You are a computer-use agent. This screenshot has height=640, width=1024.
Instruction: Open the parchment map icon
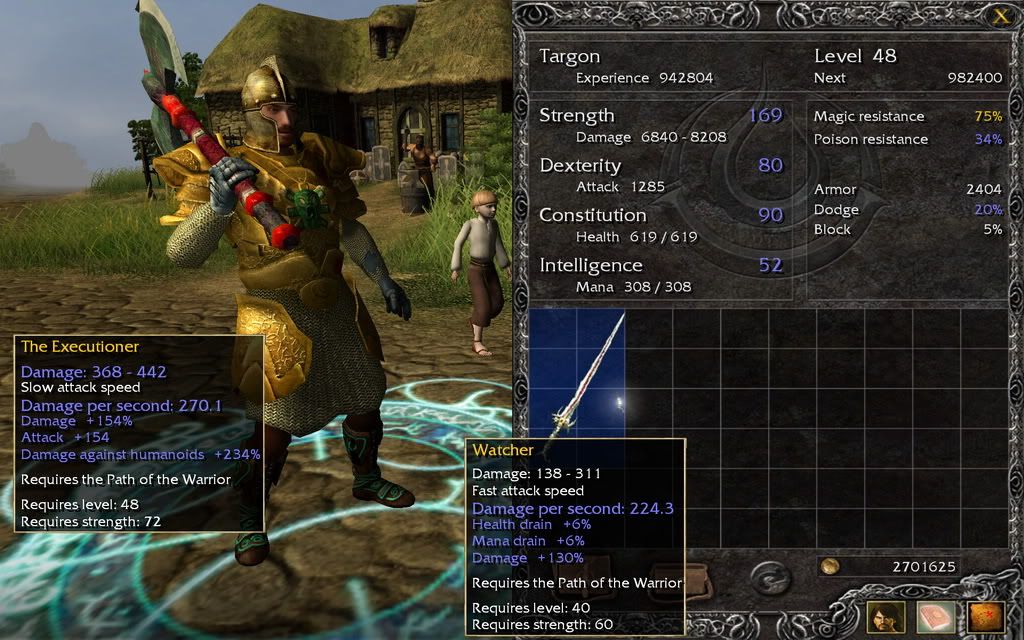tap(984, 617)
